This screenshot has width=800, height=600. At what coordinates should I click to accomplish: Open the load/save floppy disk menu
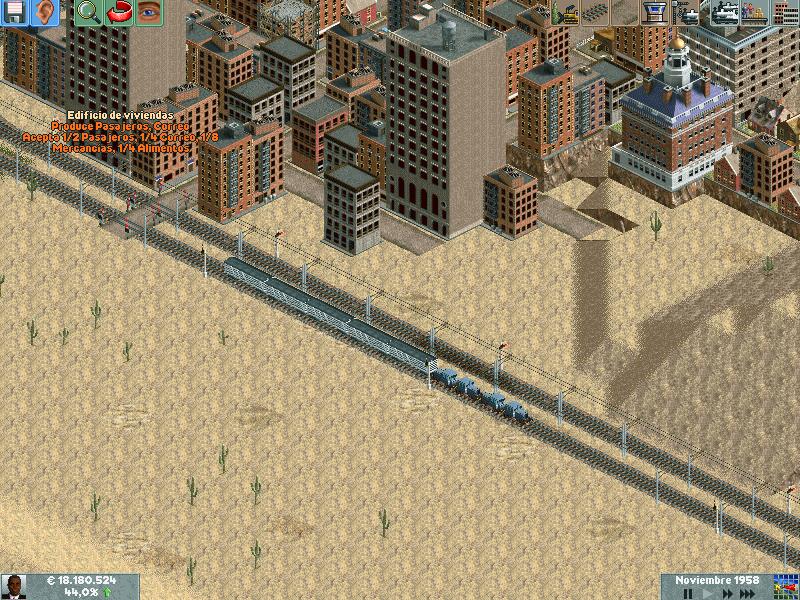click(15, 13)
